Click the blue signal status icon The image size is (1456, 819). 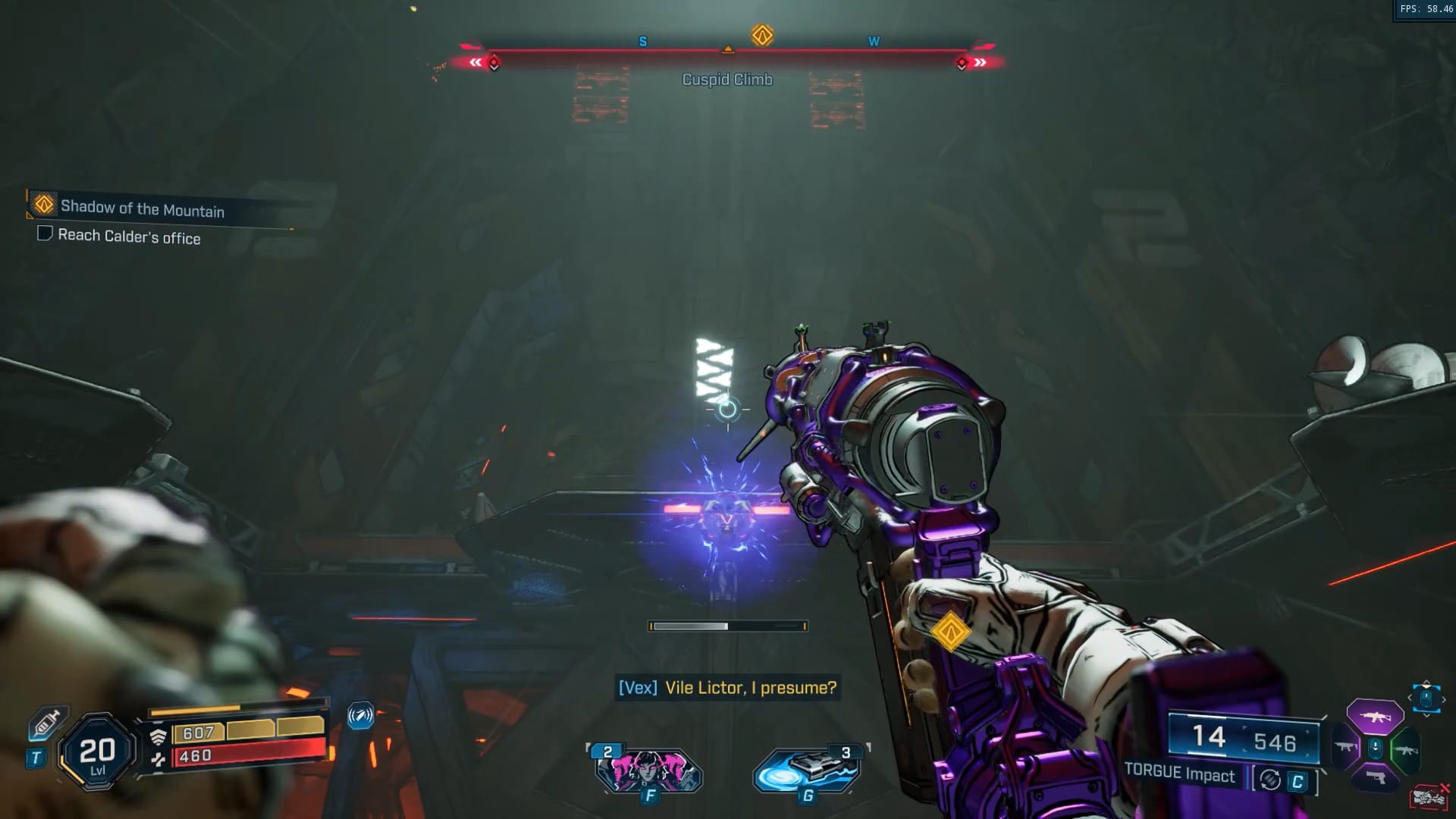360,715
